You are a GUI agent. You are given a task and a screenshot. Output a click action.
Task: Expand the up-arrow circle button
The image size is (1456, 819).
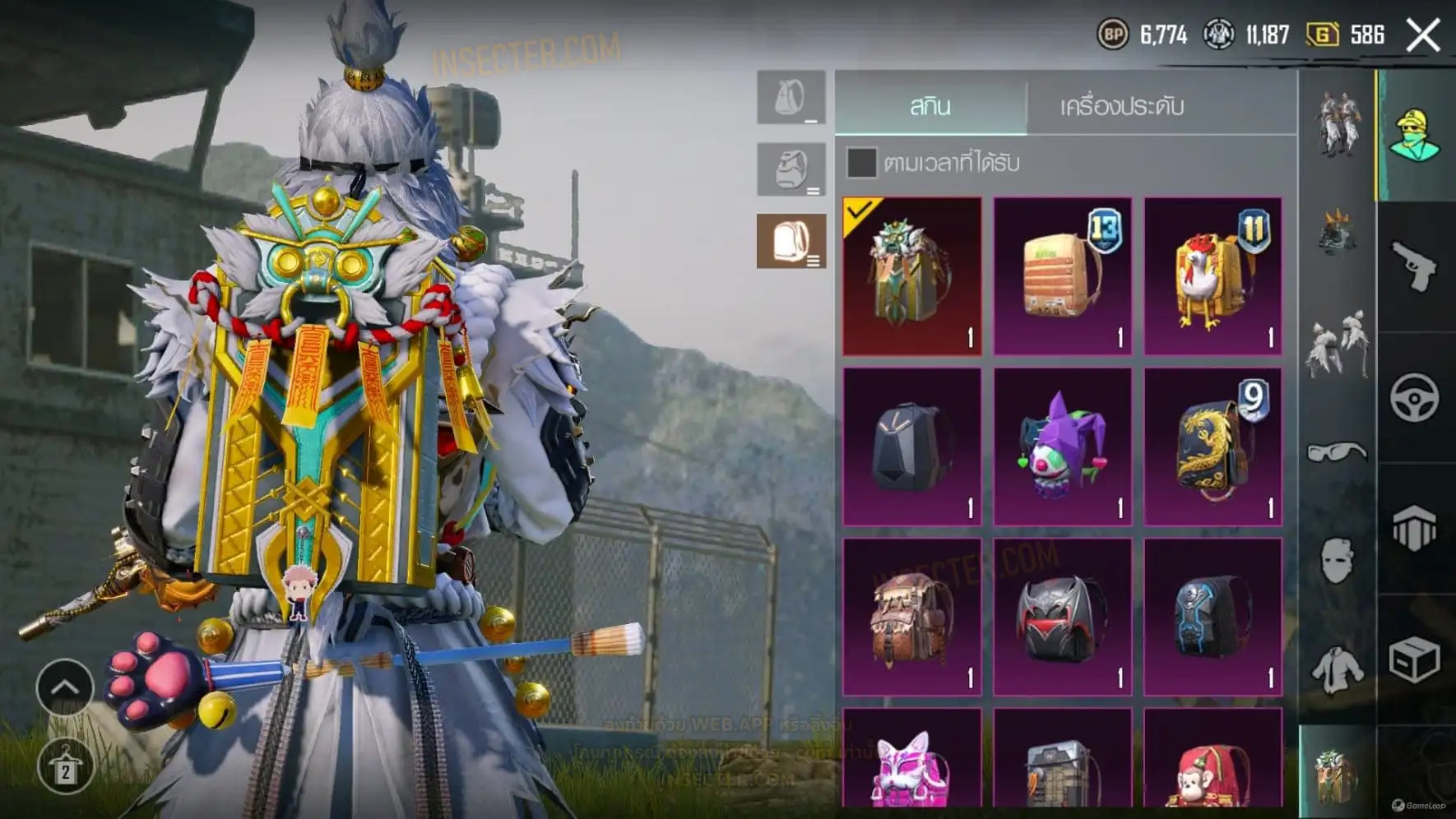point(64,687)
